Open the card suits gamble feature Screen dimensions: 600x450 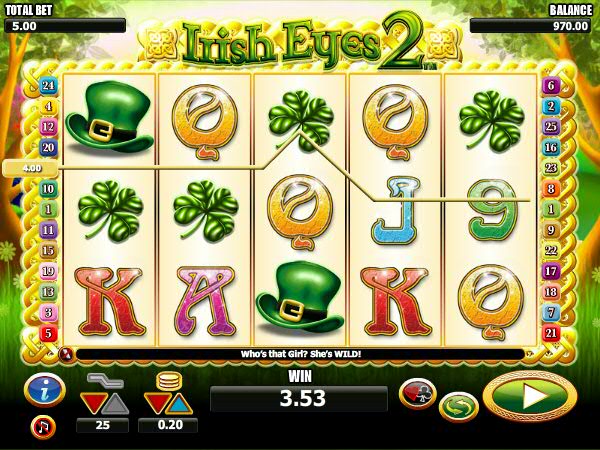(417, 393)
